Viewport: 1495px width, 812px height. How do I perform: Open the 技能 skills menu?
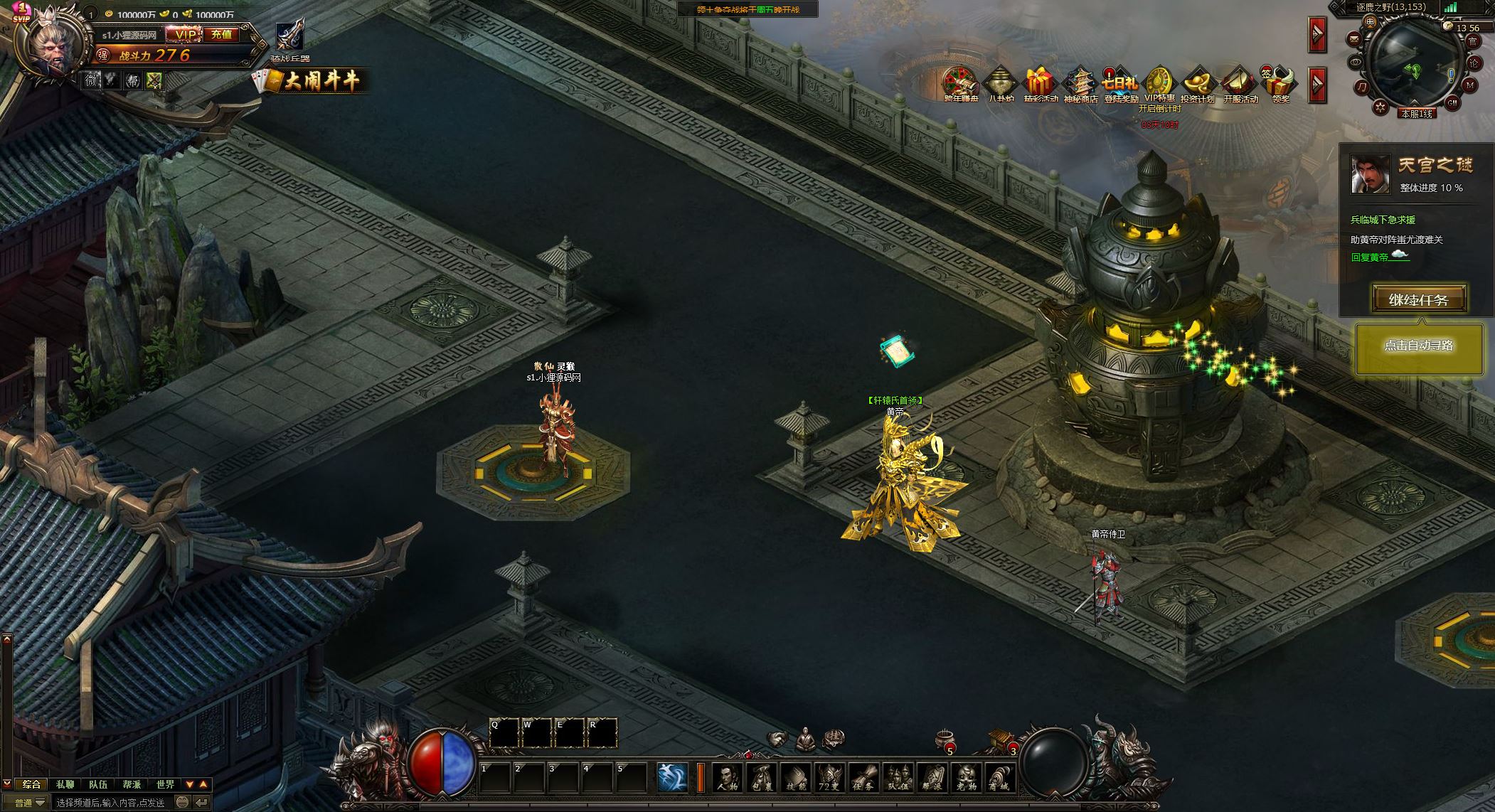pyautogui.click(x=796, y=777)
